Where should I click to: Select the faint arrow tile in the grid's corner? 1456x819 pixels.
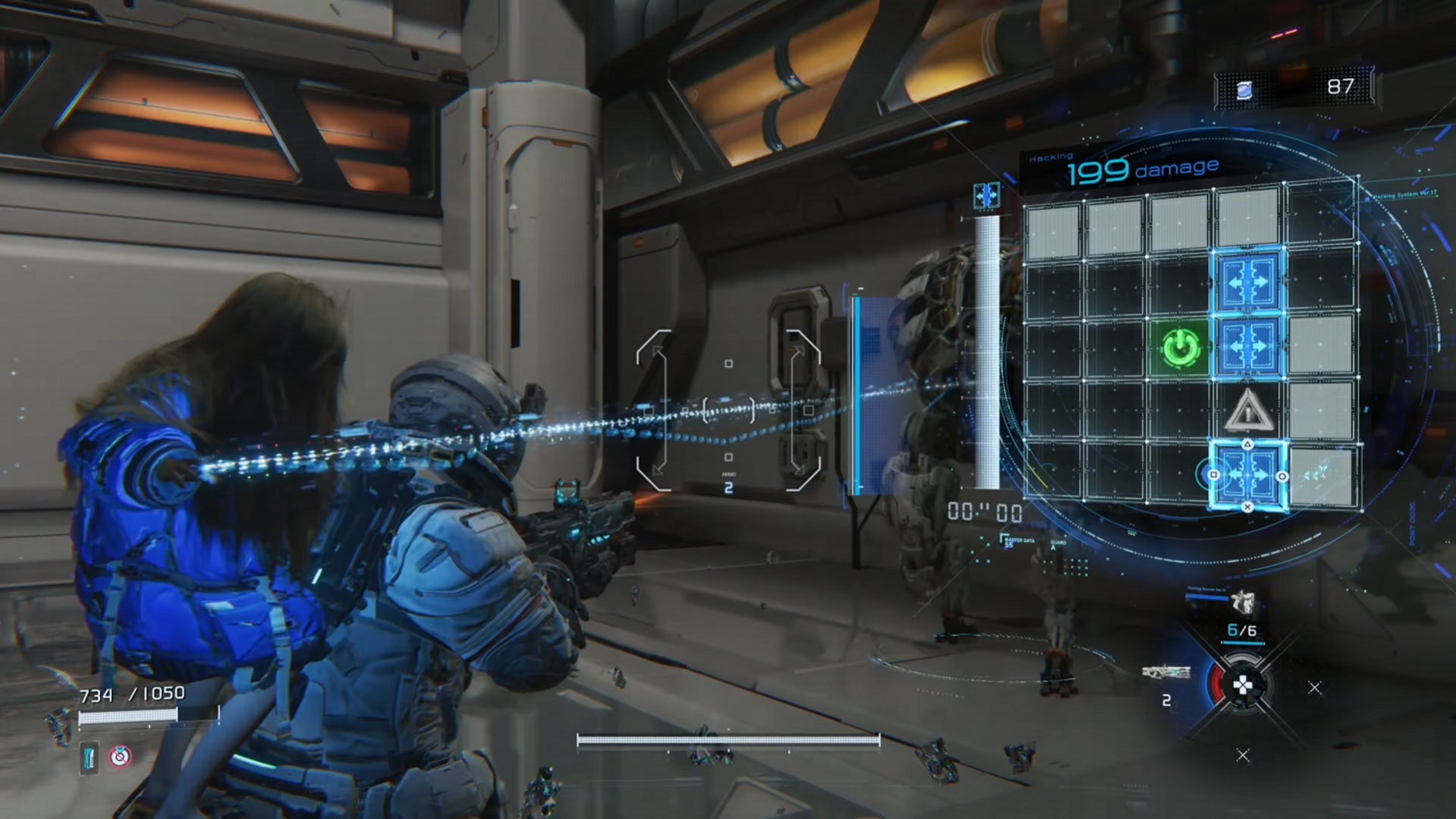click(1319, 476)
